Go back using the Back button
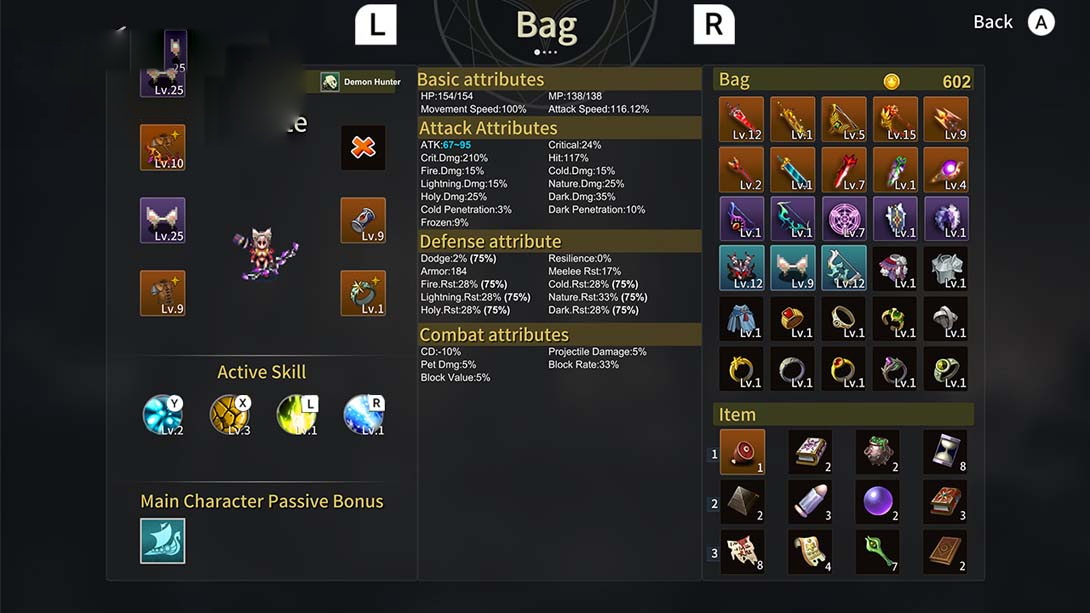 [x=1013, y=22]
